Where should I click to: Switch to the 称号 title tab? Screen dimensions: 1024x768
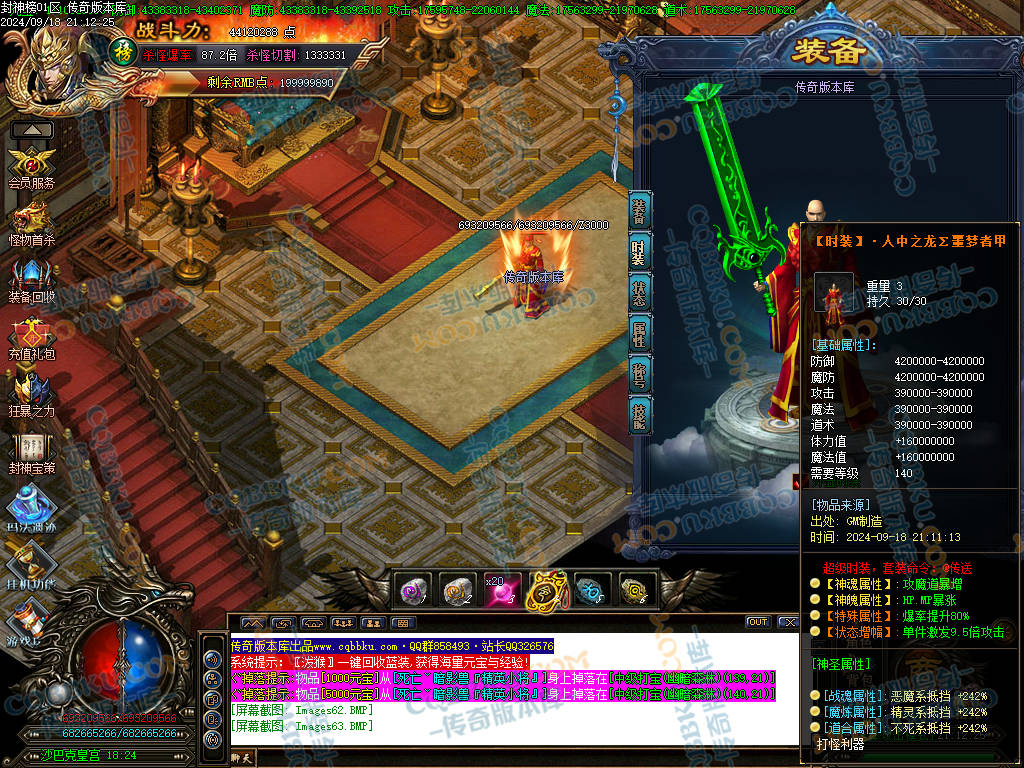tap(640, 373)
